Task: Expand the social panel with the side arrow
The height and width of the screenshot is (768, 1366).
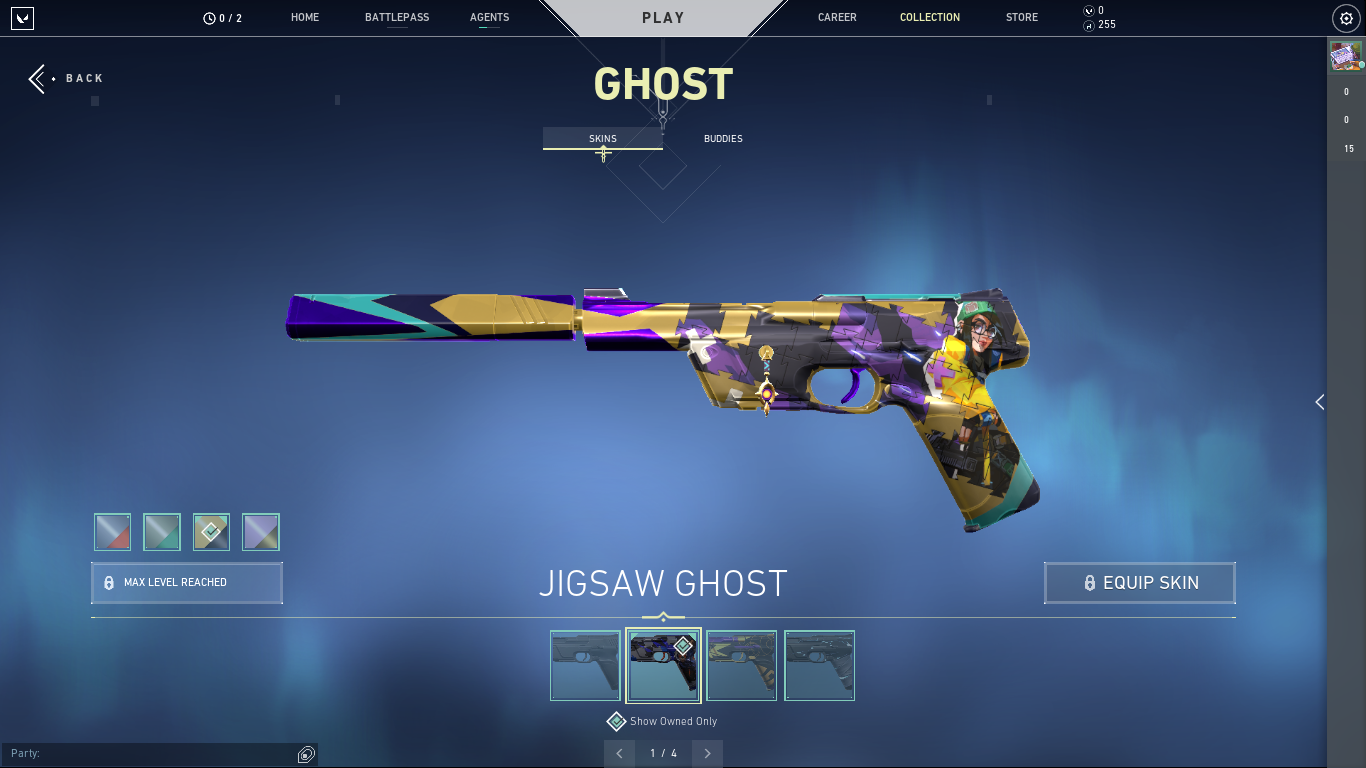Action: pyautogui.click(x=1319, y=402)
